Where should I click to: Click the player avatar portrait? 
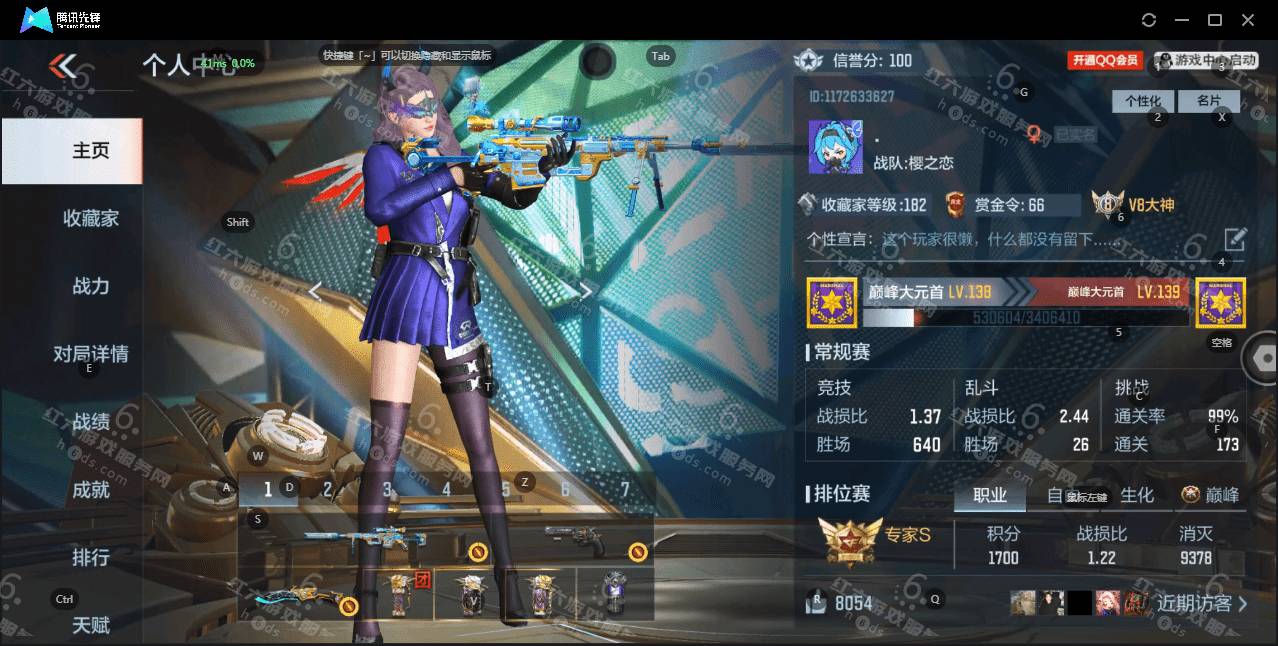coord(835,147)
